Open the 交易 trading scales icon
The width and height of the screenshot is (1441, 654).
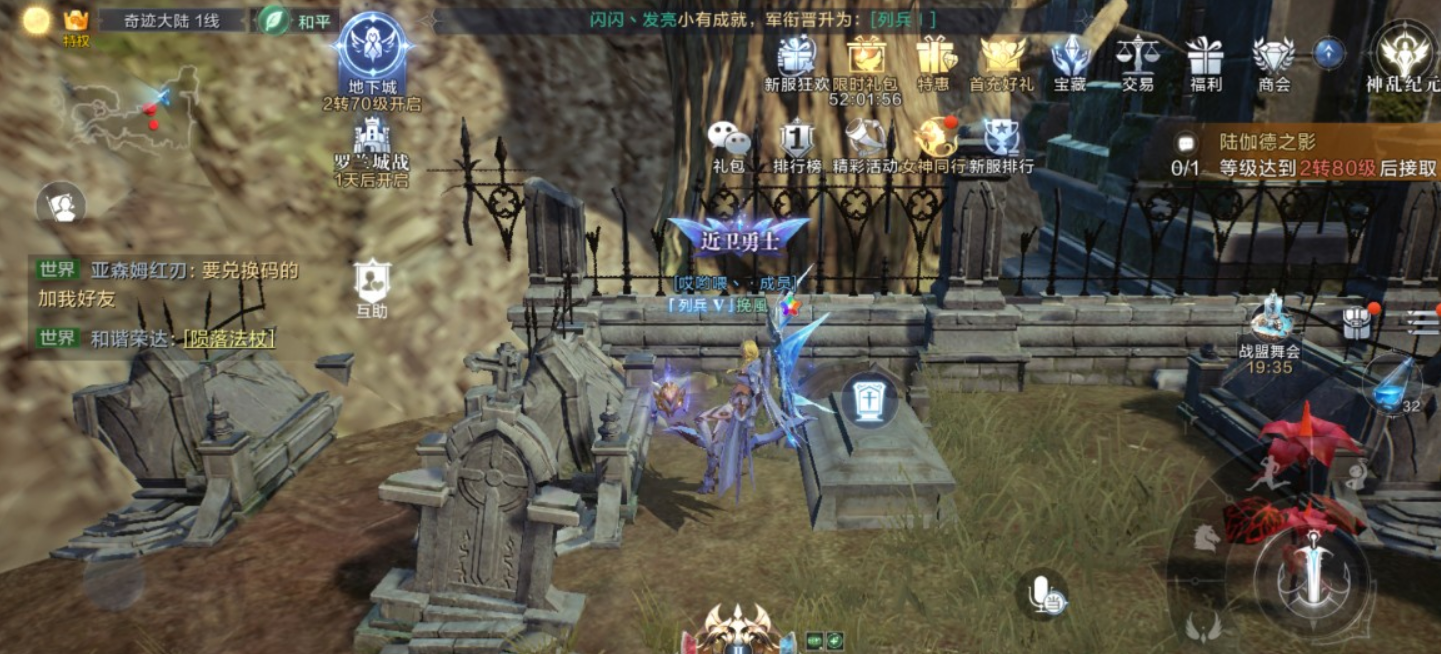coord(1137,60)
